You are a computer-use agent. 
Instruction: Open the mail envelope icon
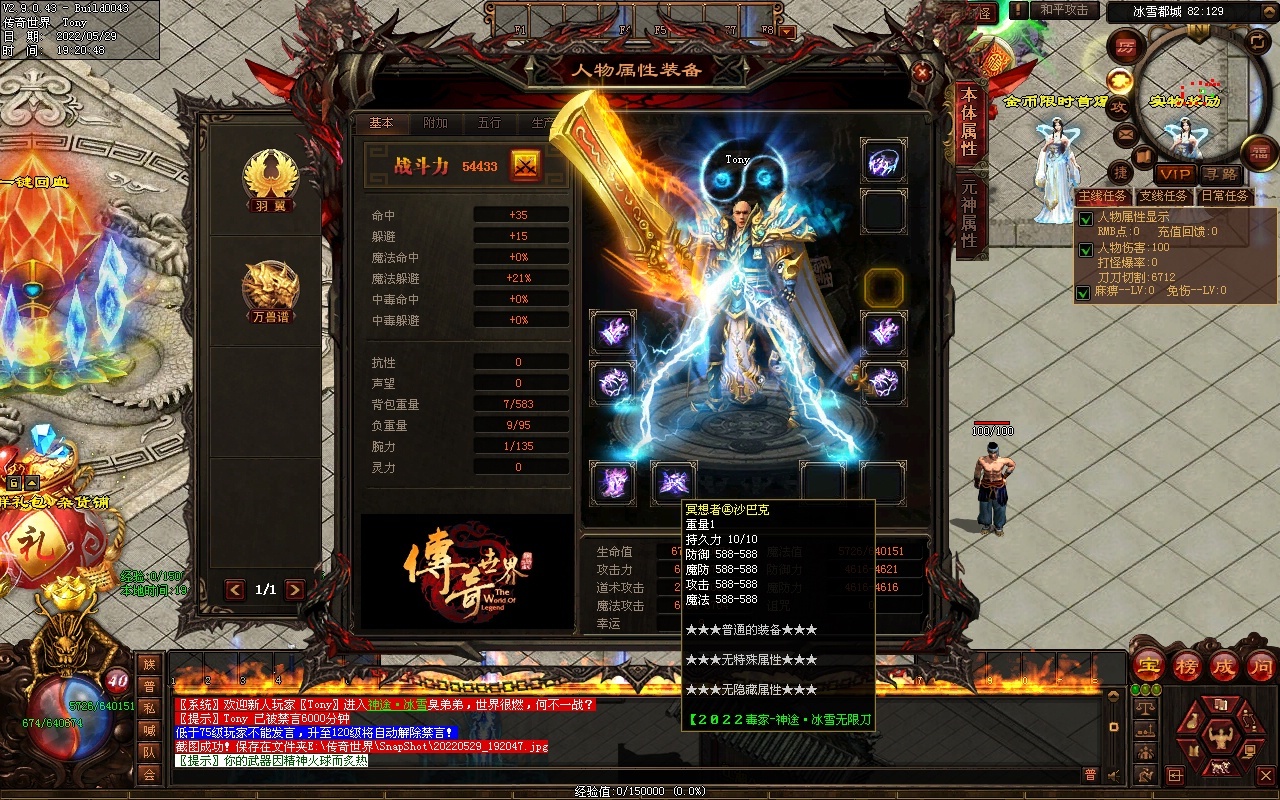coord(1126,134)
